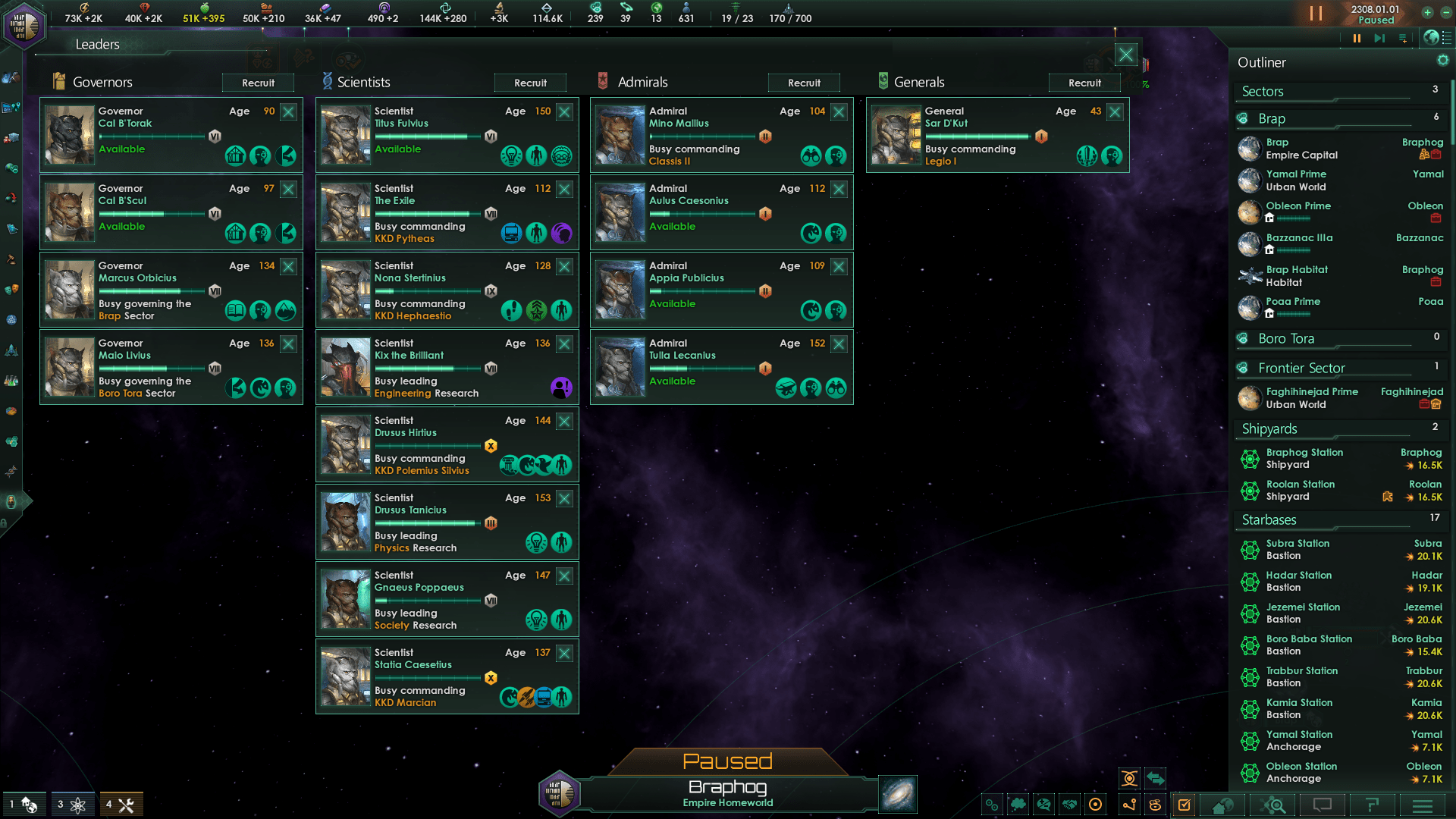Select Braphog Station Shipyard
This screenshot has width=1456, height=819.
(1304, 459)
